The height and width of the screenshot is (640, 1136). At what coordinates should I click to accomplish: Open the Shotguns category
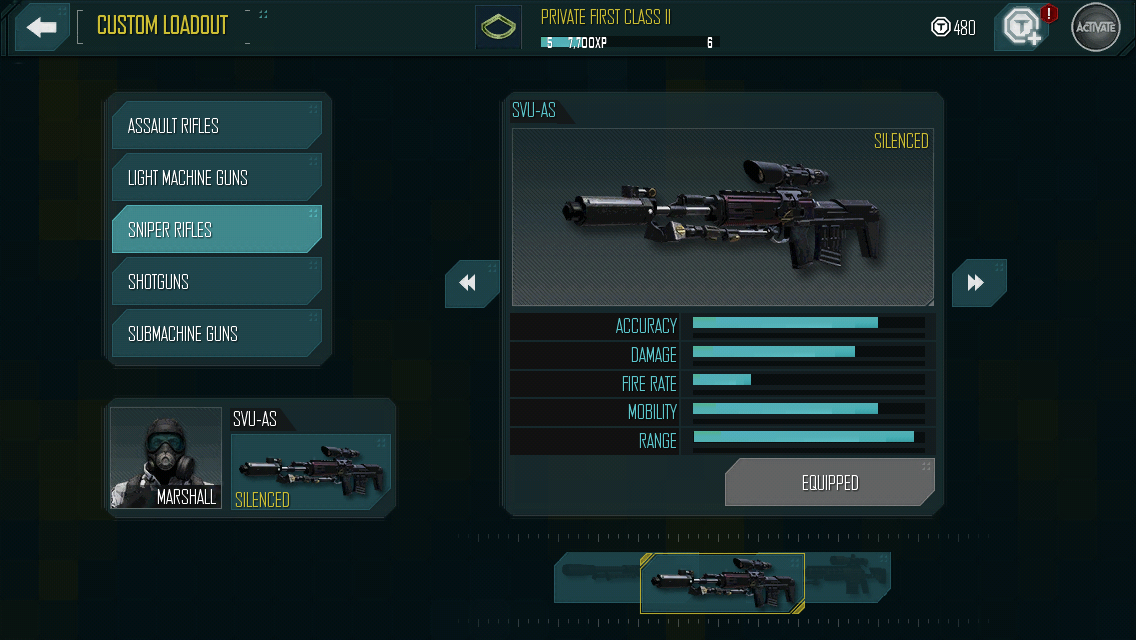click(x=216, y=282)
